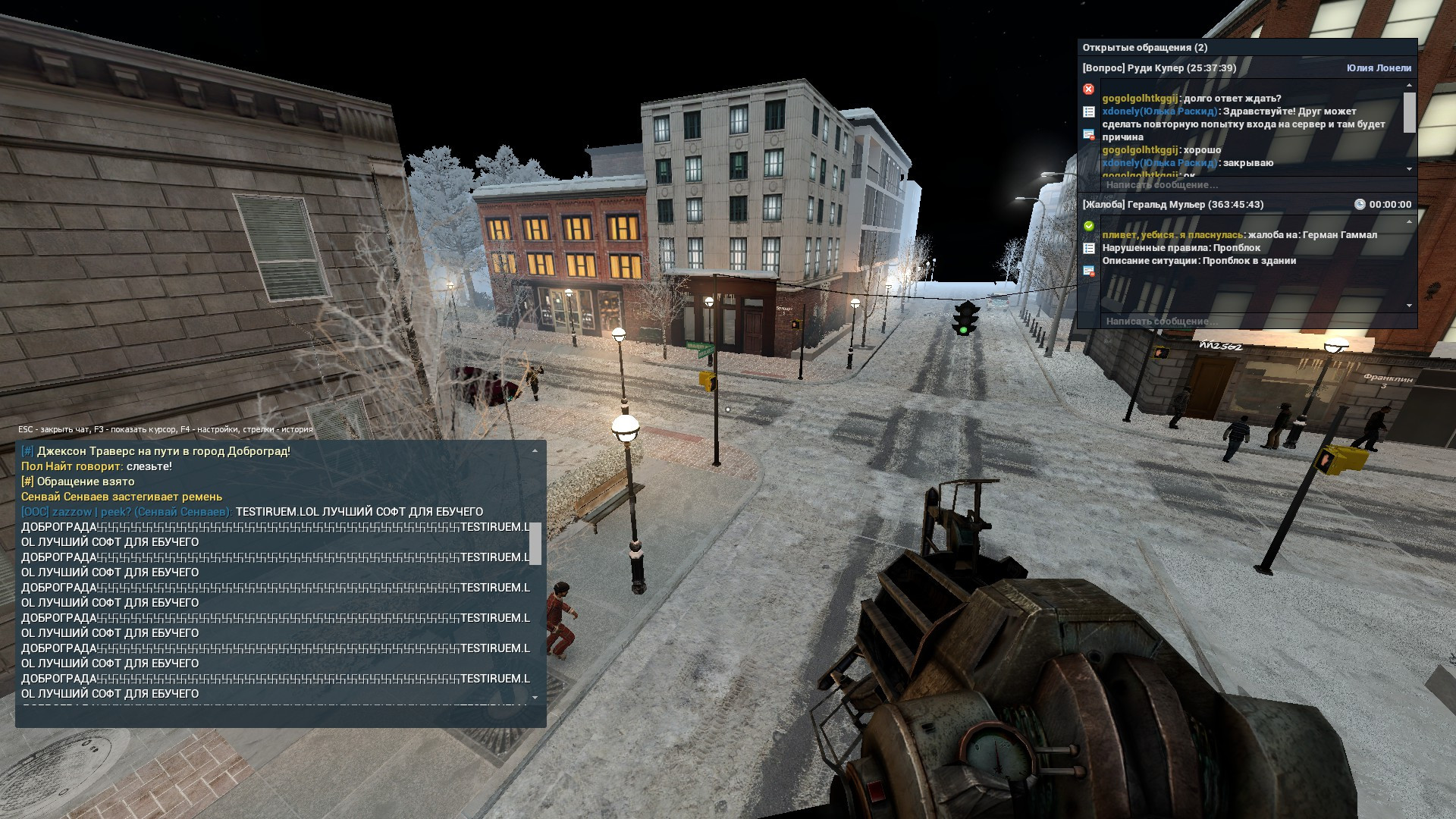Viewport: 1456px width, 819px height.
Task: Click the chat log scroll-down arrow
Action: tap(535, 697)
